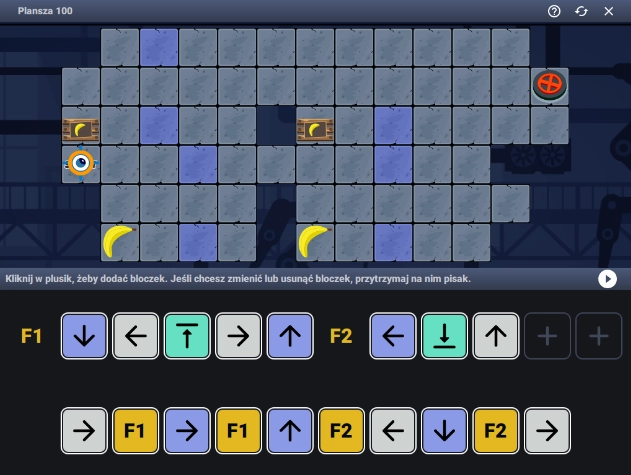The width and height of the screenshot is (631, 475).
Task: Select the blue up arrow in main program
Action: point(291,432)
